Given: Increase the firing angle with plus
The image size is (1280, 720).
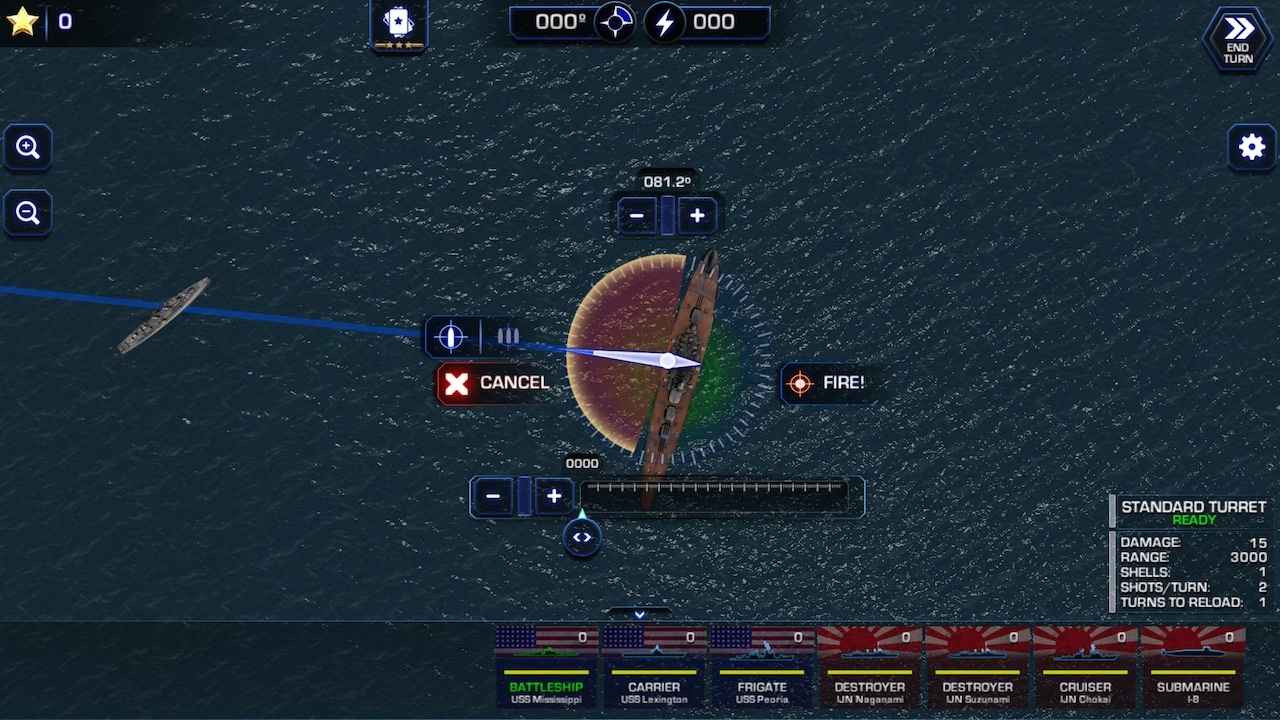Looking at the screenshot, I should (x=697, y=215).
